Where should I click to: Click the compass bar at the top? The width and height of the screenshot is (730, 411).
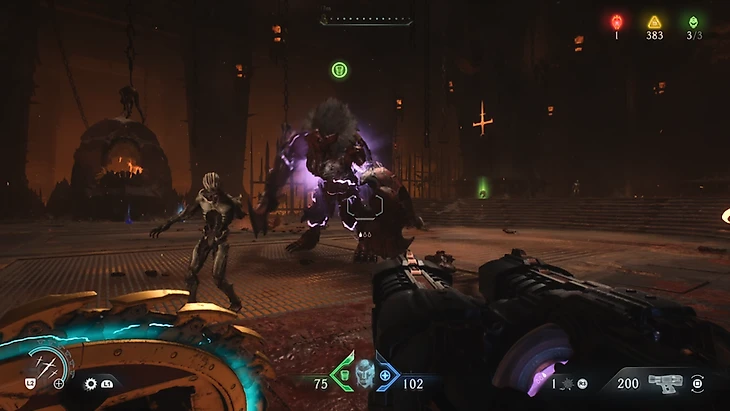366,18
